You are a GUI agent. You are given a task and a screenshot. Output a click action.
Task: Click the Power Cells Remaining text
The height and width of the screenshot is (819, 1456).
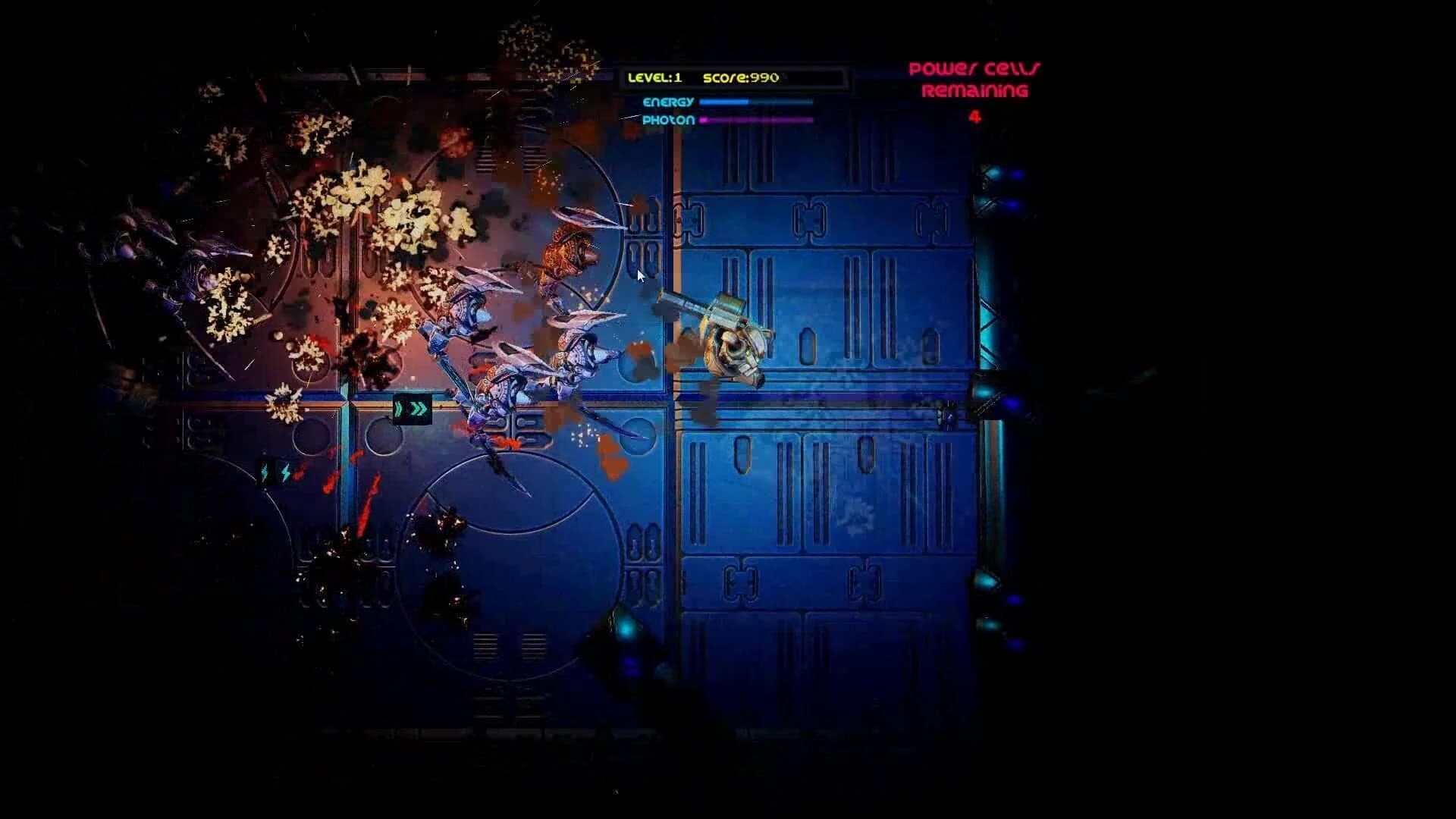tap(975, 78)
